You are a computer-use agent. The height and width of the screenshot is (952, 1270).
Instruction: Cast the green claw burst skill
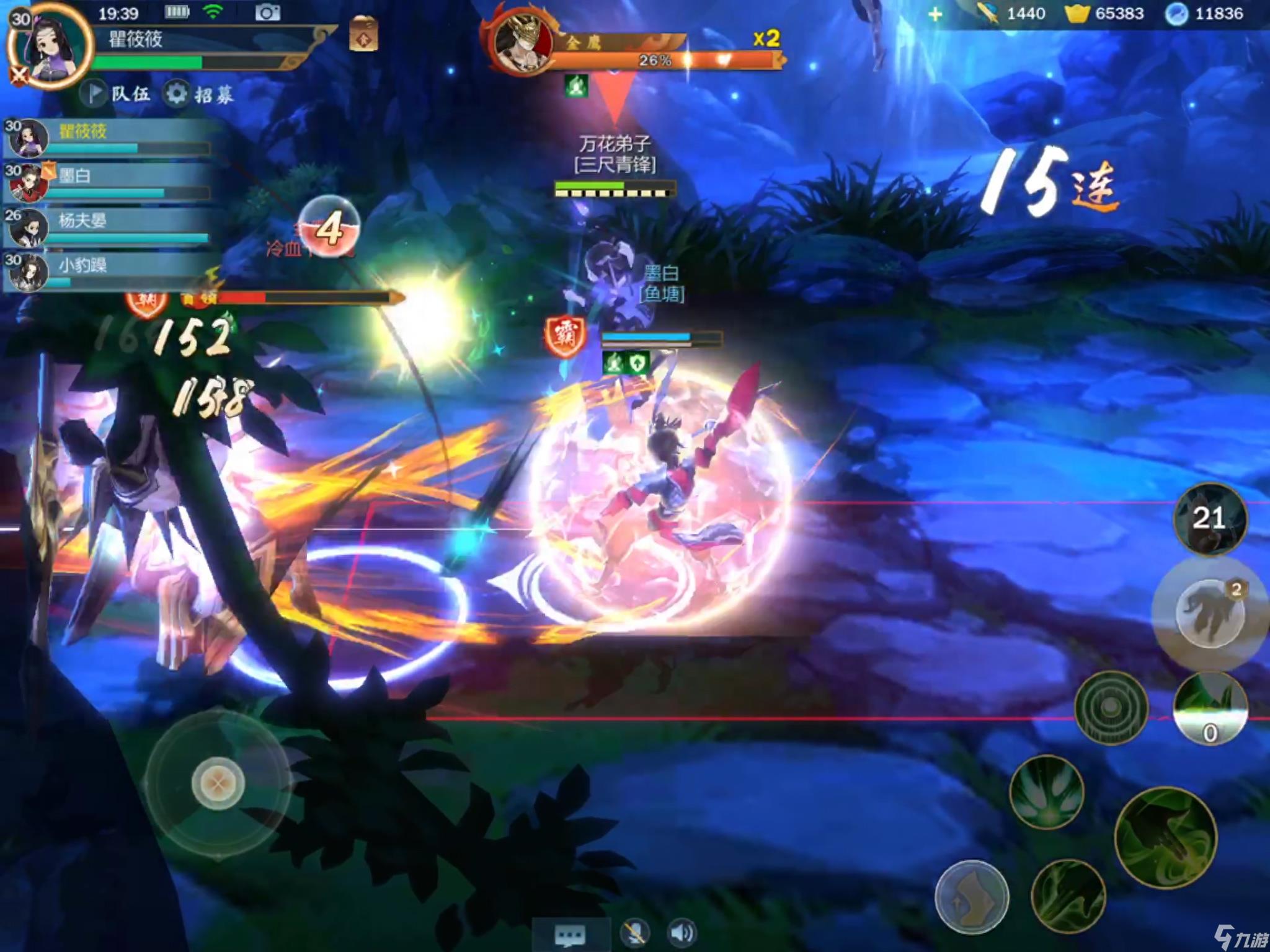[1047, 792]
